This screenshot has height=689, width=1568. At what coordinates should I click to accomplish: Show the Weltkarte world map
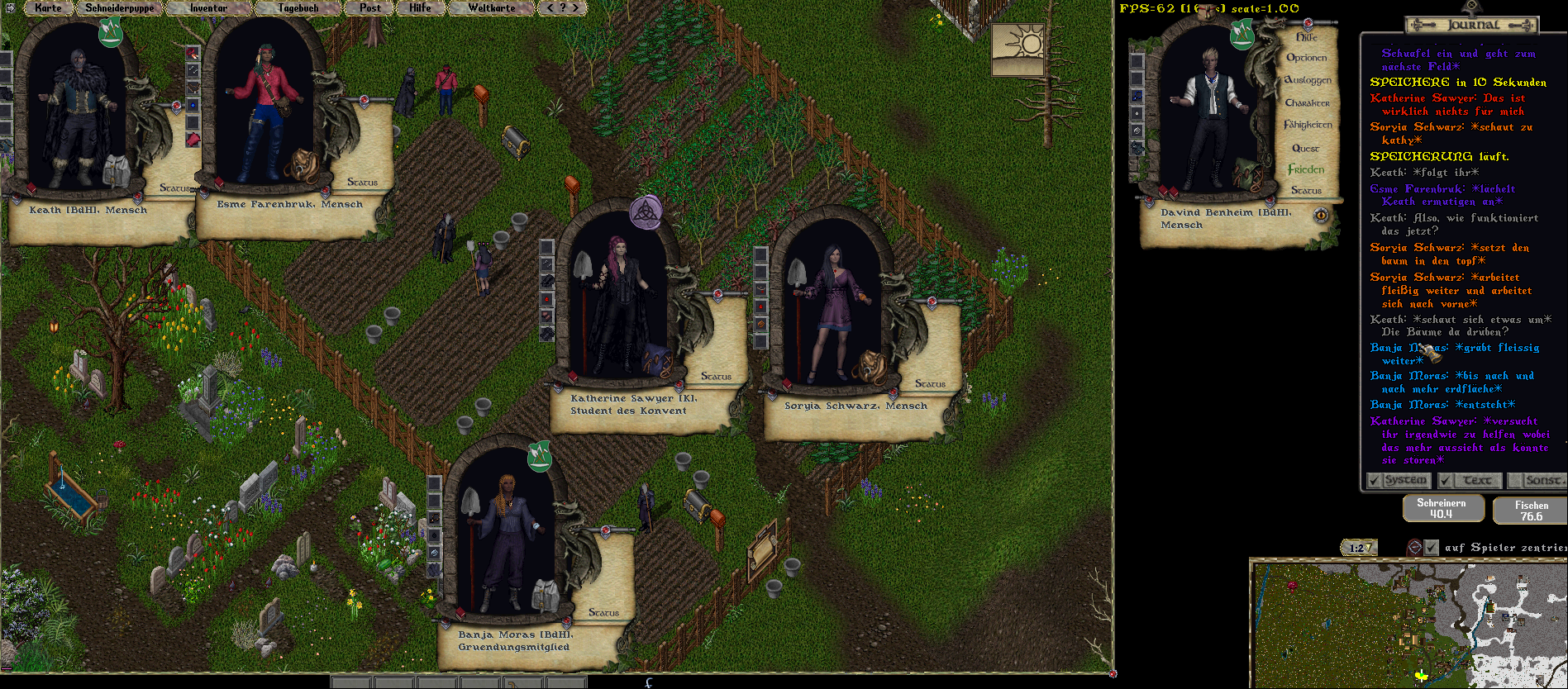point(491,8)
